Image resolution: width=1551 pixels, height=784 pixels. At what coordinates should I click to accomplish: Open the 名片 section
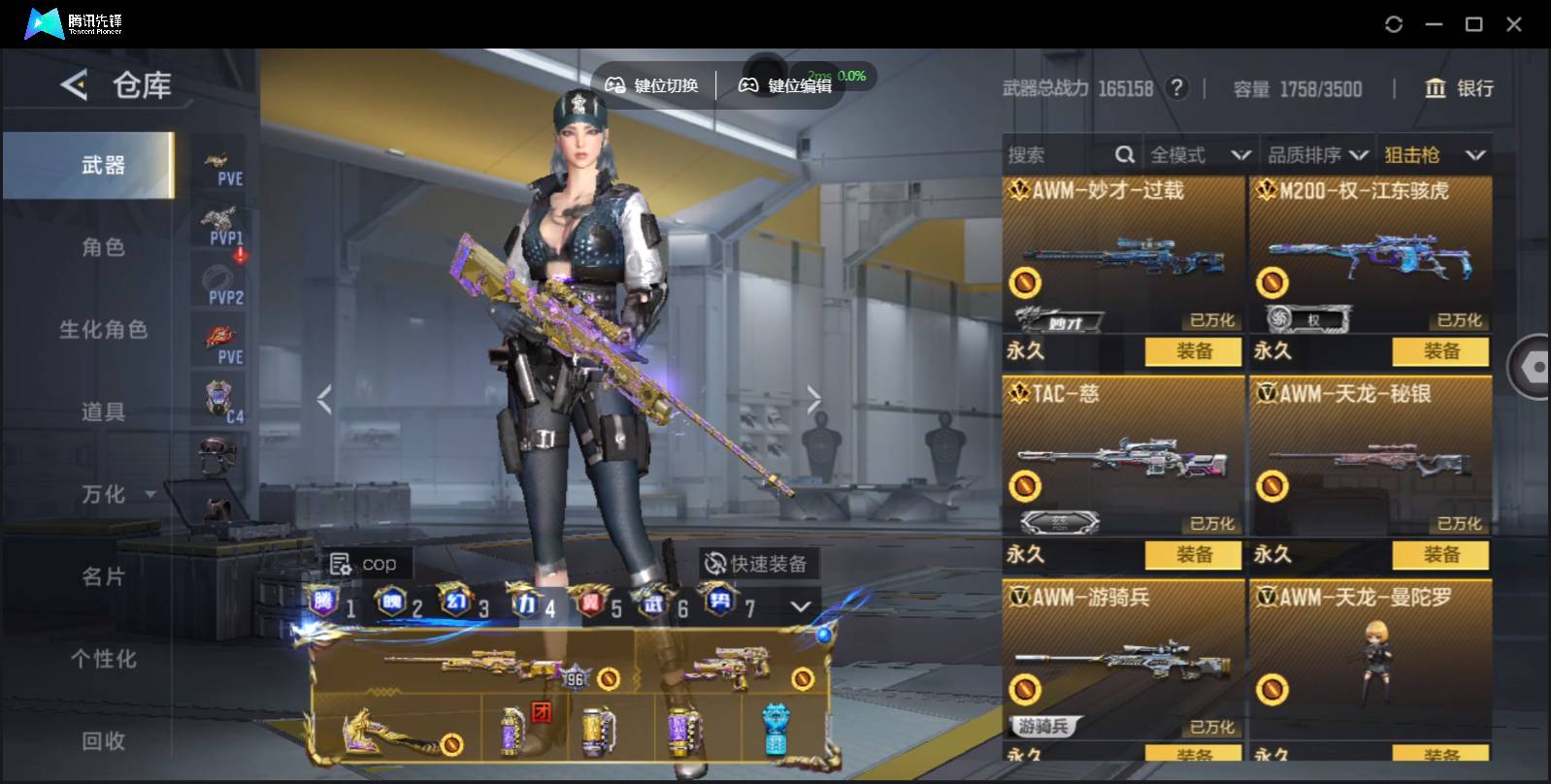[x=103, y=577]
